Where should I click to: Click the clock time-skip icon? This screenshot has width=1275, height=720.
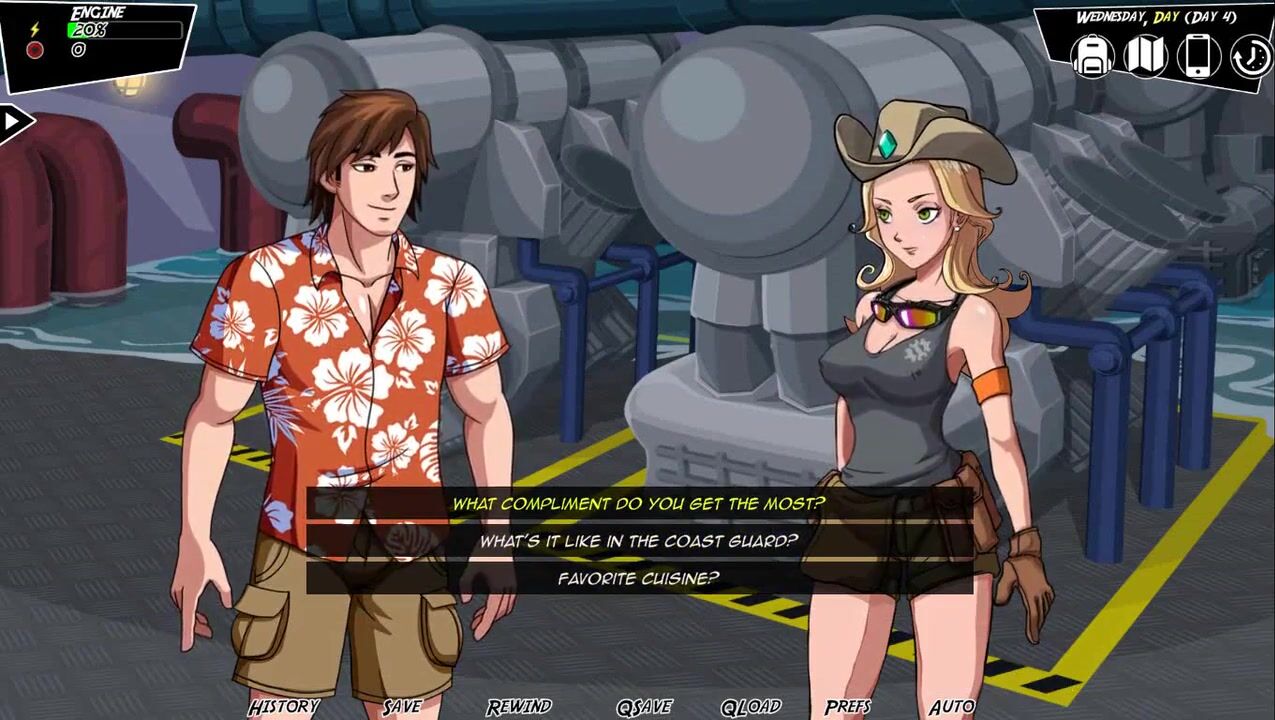(1250, 57)
